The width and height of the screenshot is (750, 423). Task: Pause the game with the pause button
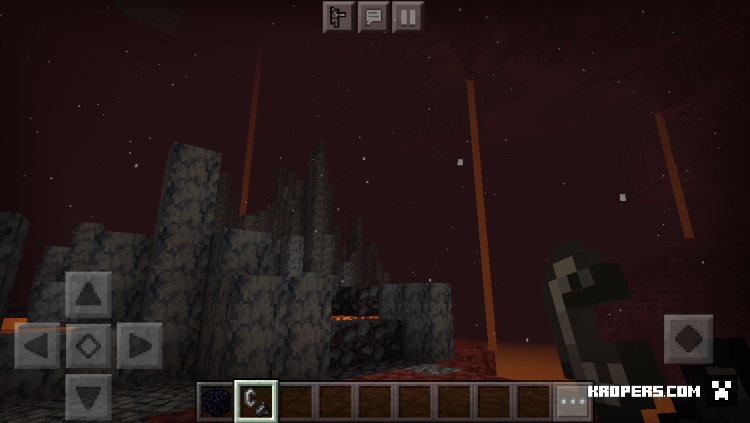407,16
